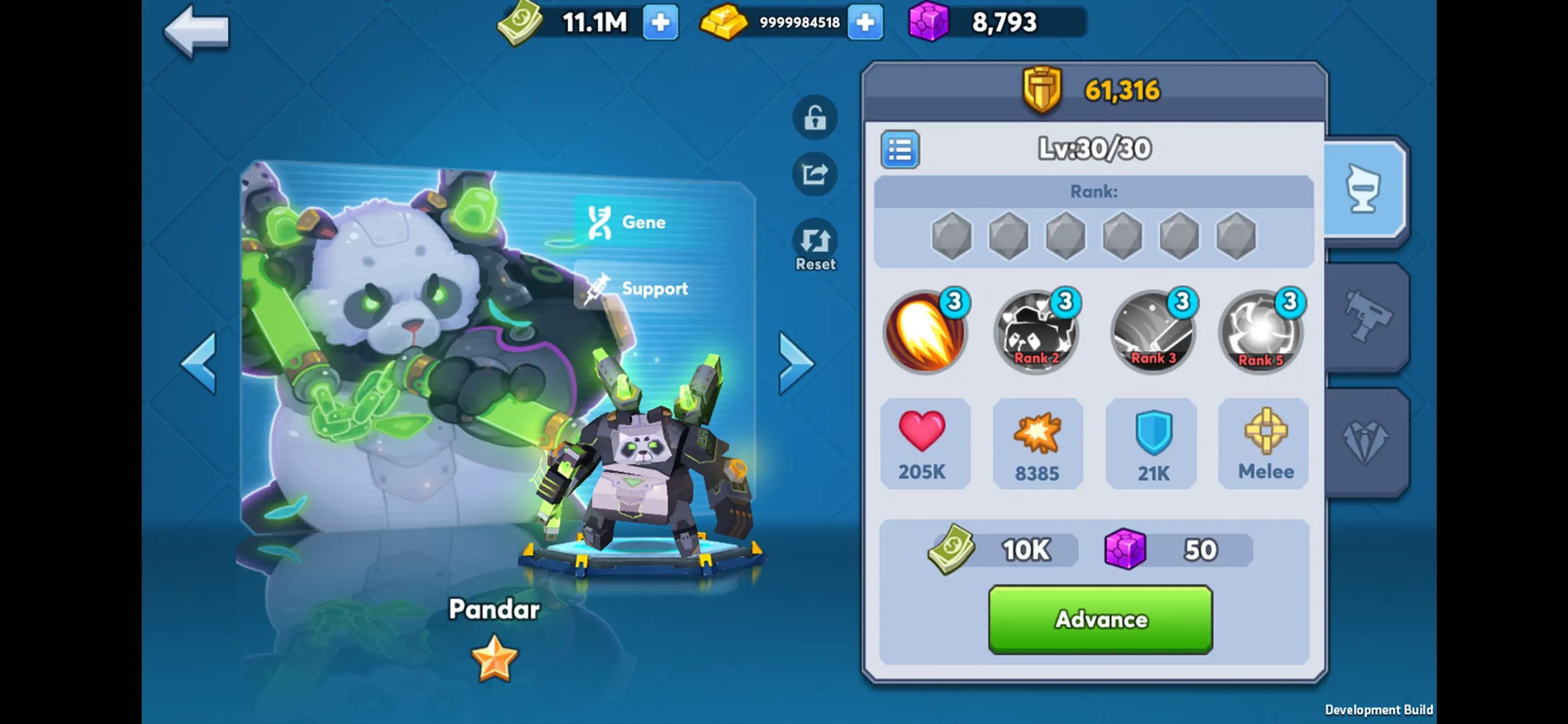Select the fireball skill icon
The image size is (1568, 724).
point(925,332)
